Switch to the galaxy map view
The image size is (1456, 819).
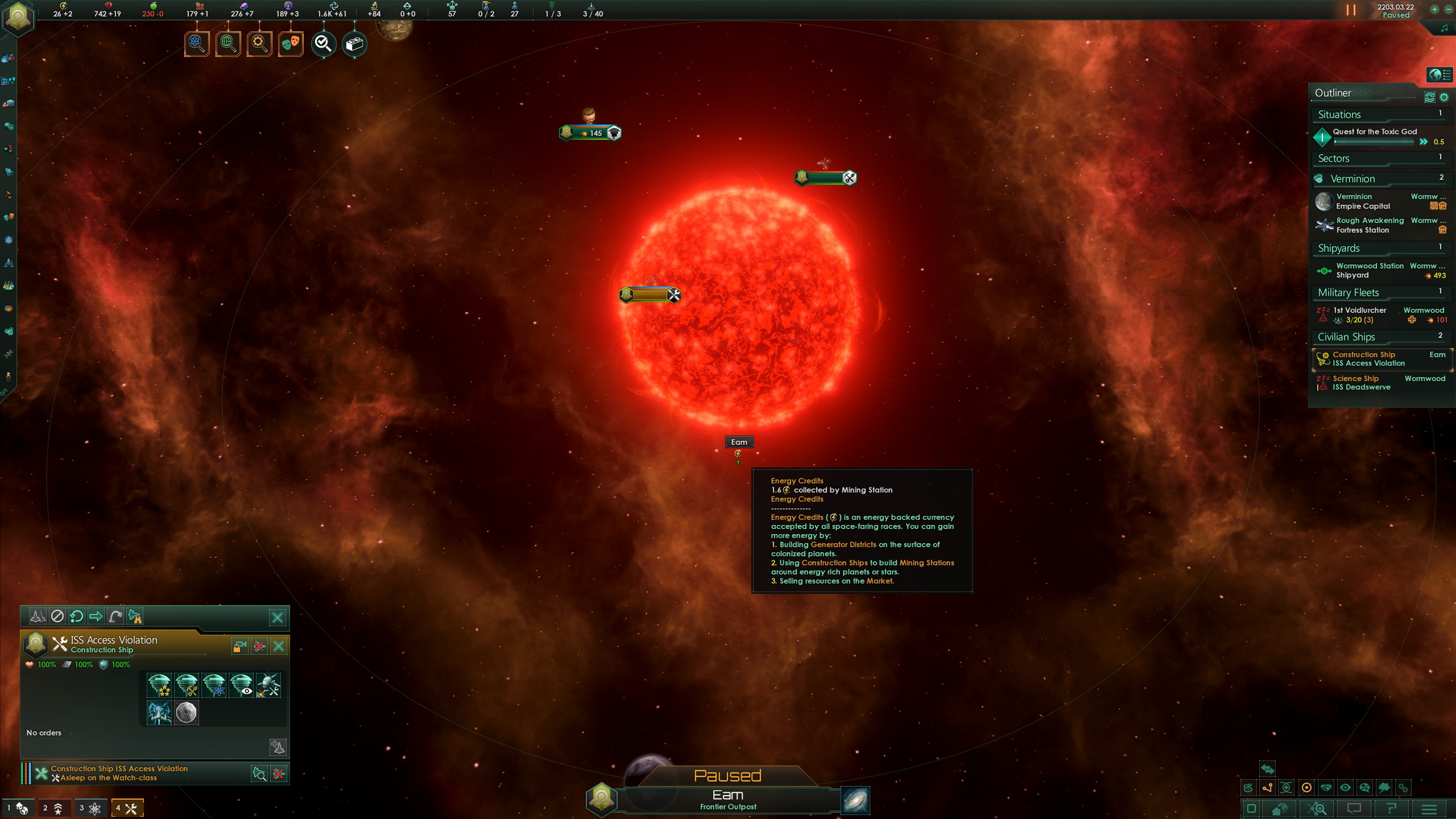(x=855, y=800)
